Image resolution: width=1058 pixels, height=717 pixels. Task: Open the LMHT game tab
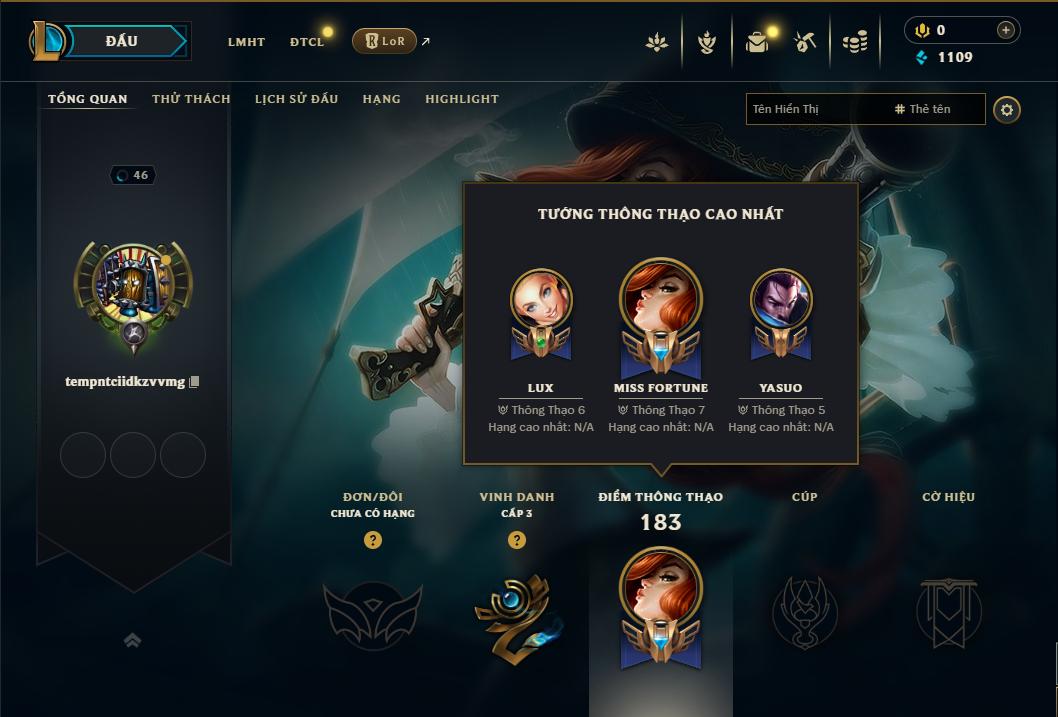click(x=246, y=42)
